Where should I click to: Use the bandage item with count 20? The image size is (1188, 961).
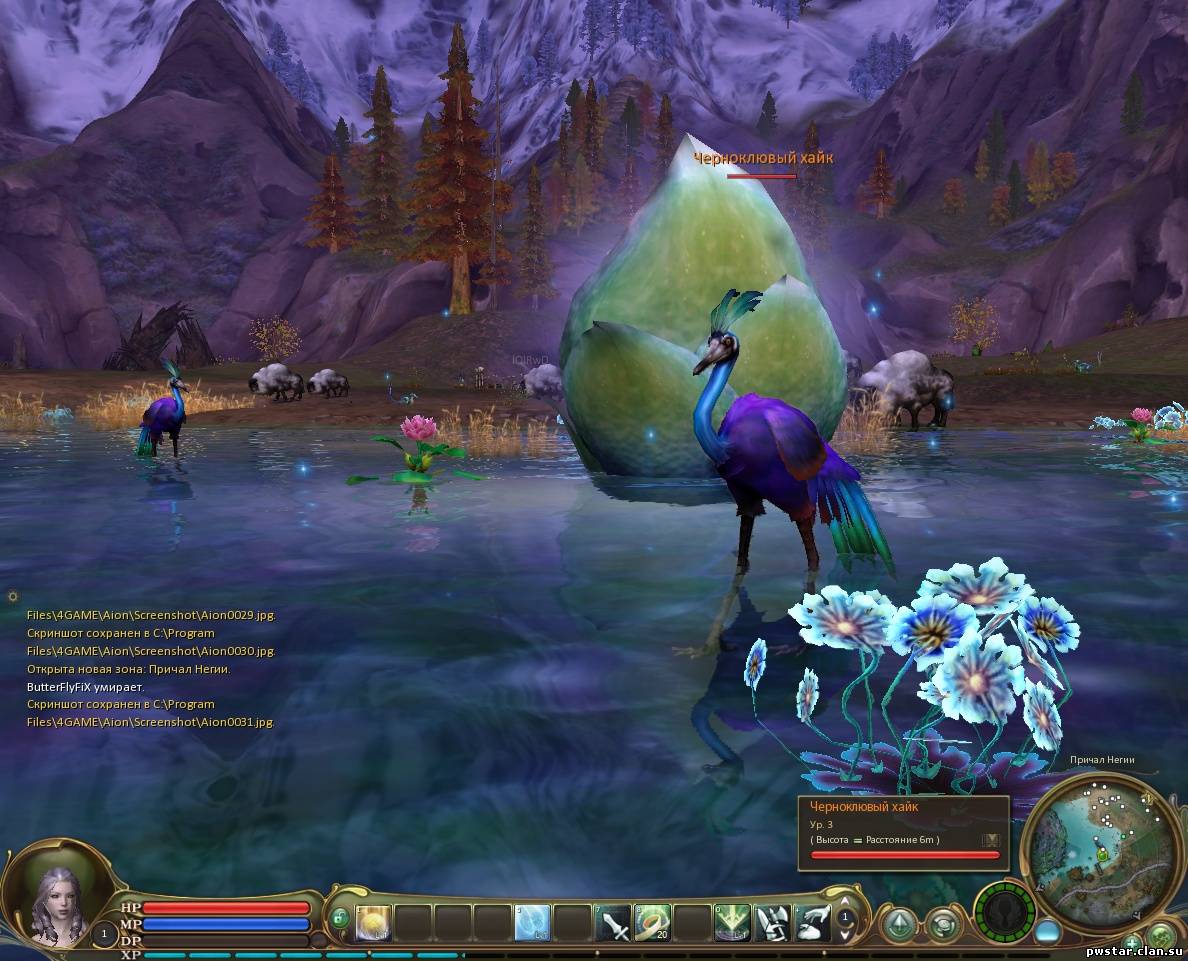652,922
